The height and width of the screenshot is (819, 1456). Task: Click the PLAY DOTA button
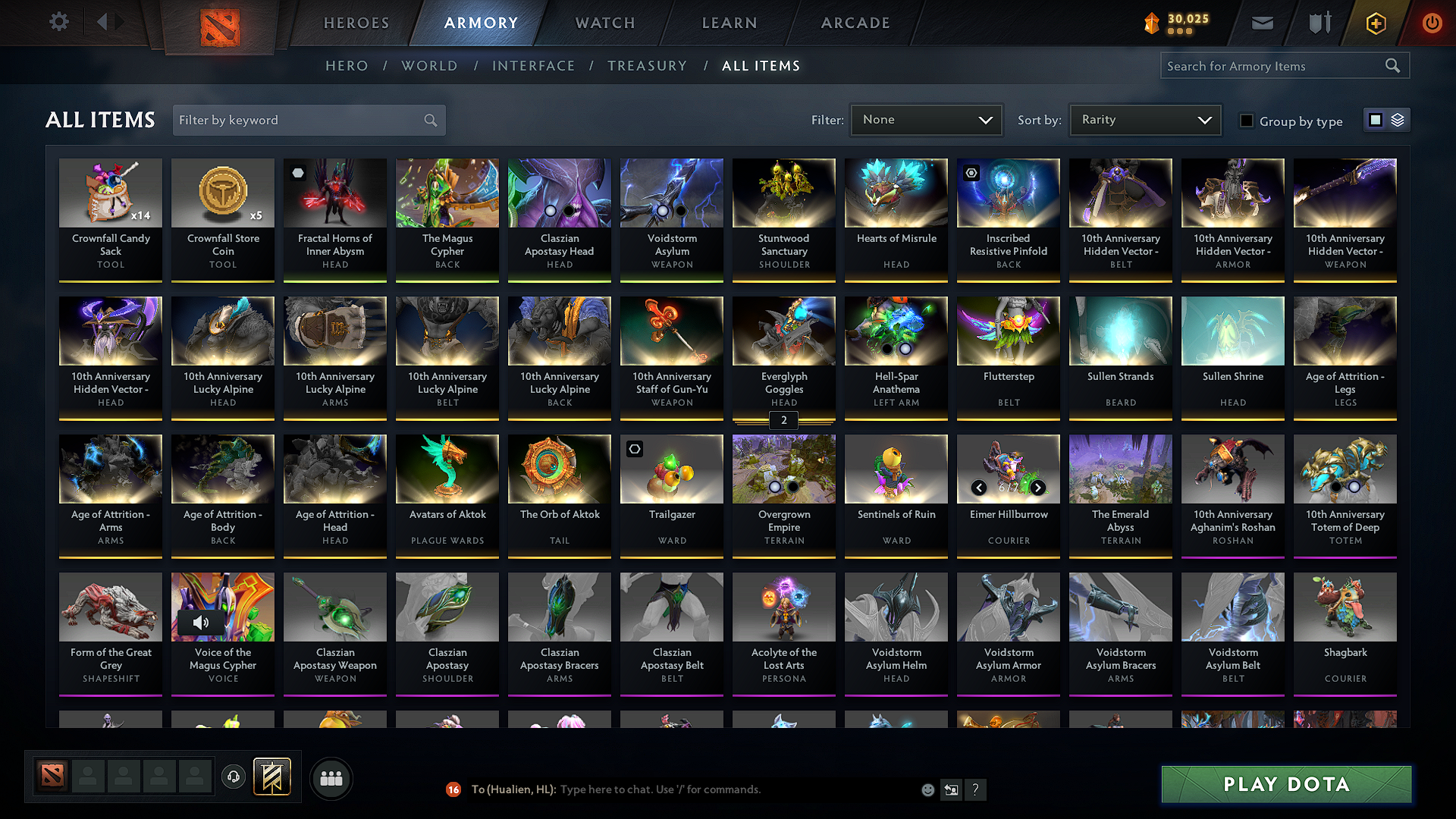click(1285, 785)
